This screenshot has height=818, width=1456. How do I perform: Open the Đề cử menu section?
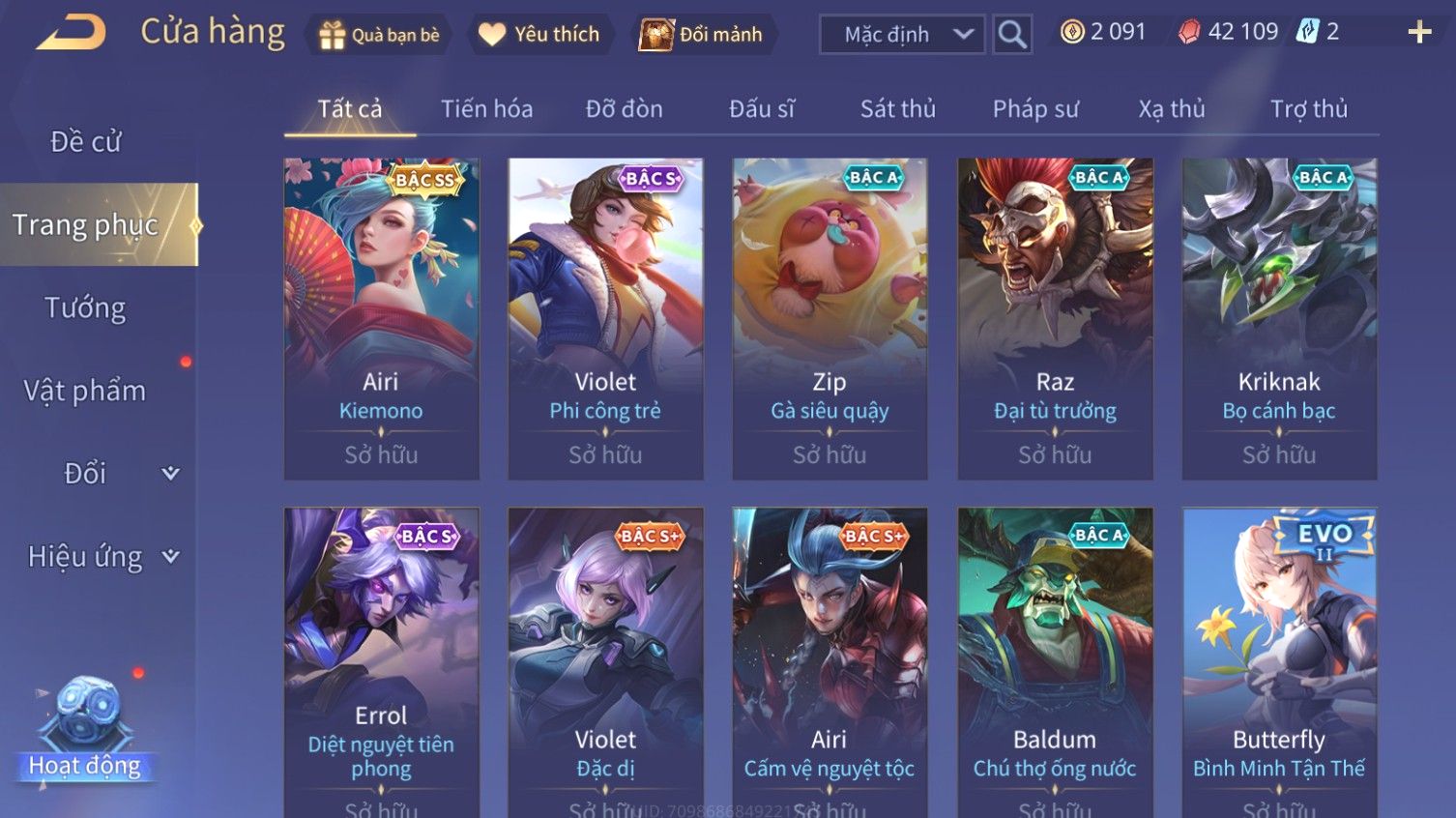(85, 142)
